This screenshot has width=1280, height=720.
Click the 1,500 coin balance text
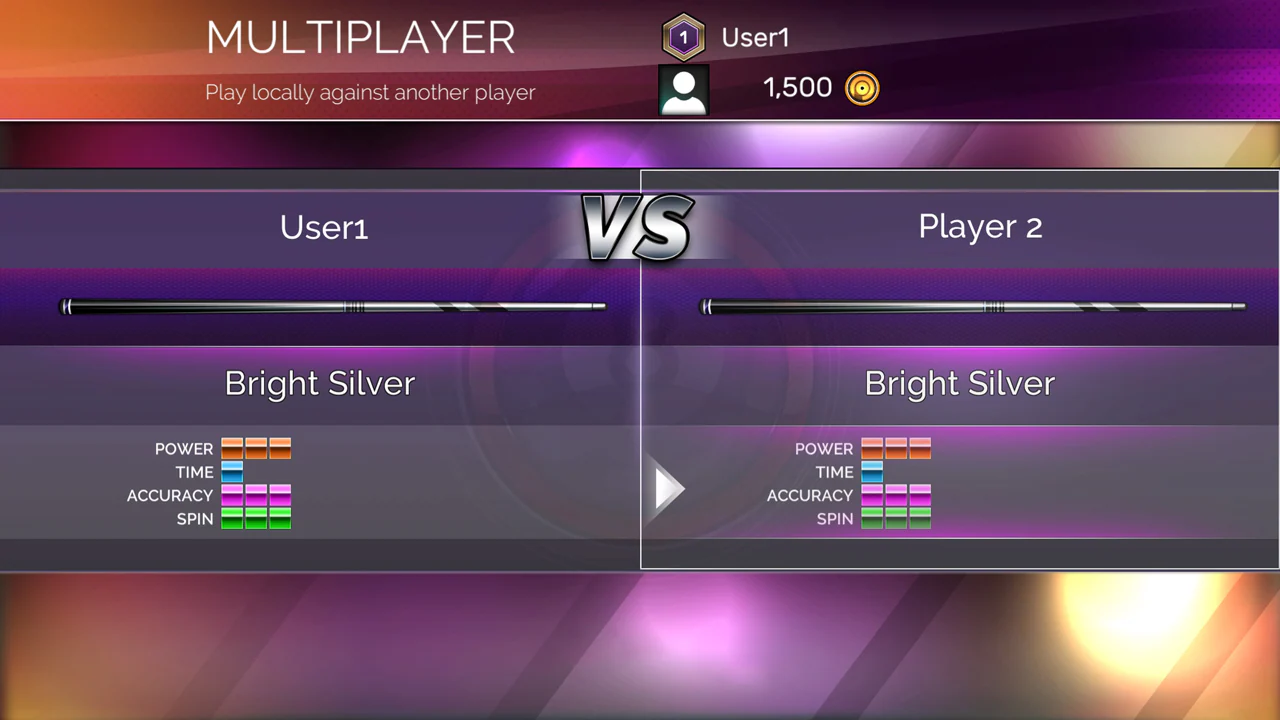click(797, 87)
